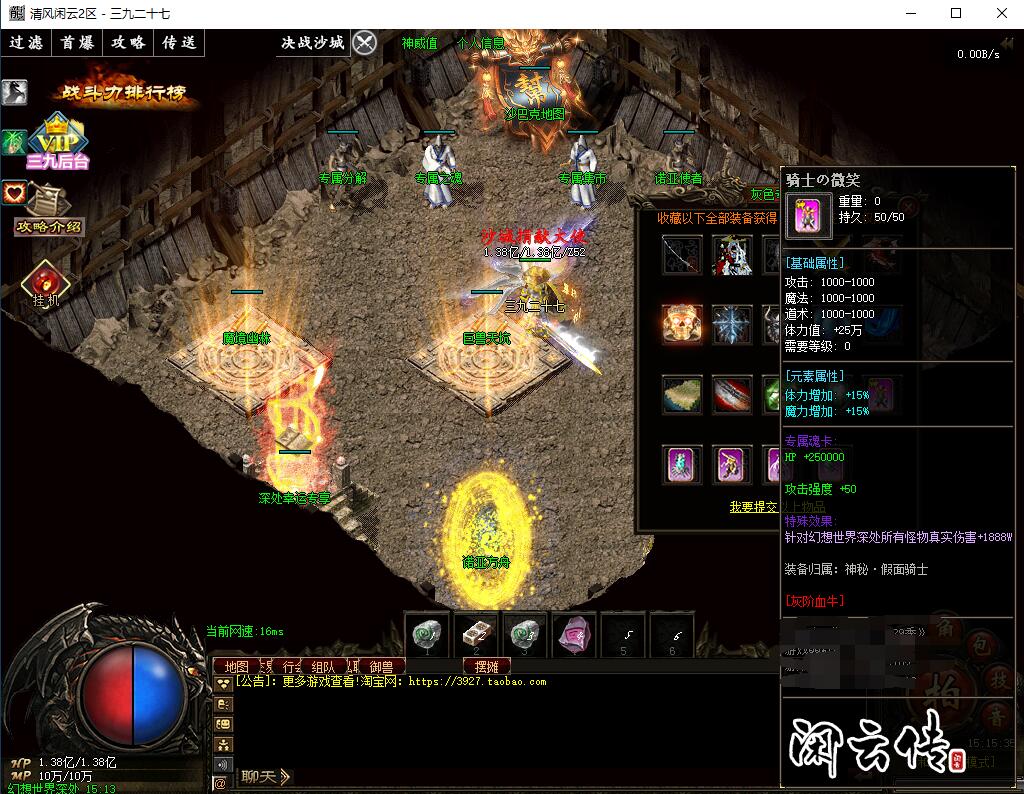The width and height of the screenshot is (1024, 794).
Task: Select the 御兽 beast tab
Action: (381, 667)
